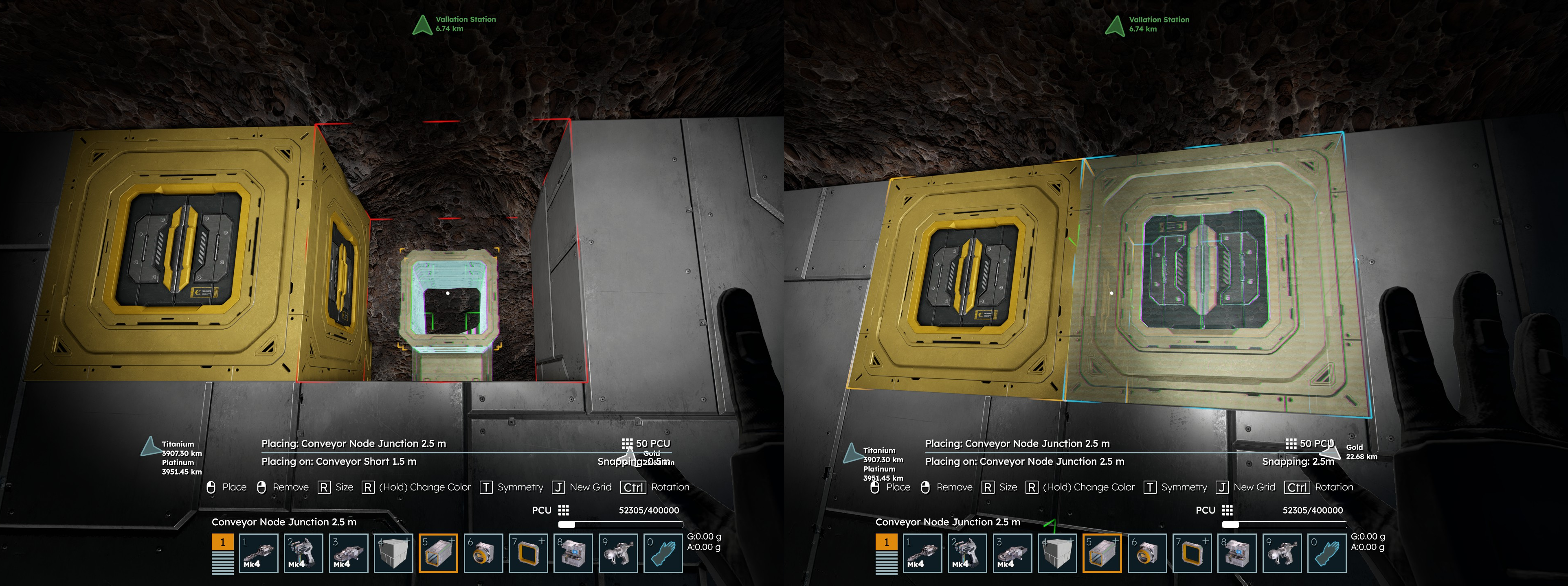Viewport: 1568px width, 586px height.
Task: Click the orange toolbar page 1 indicator, left screenshot
Action: coord(223,542)
